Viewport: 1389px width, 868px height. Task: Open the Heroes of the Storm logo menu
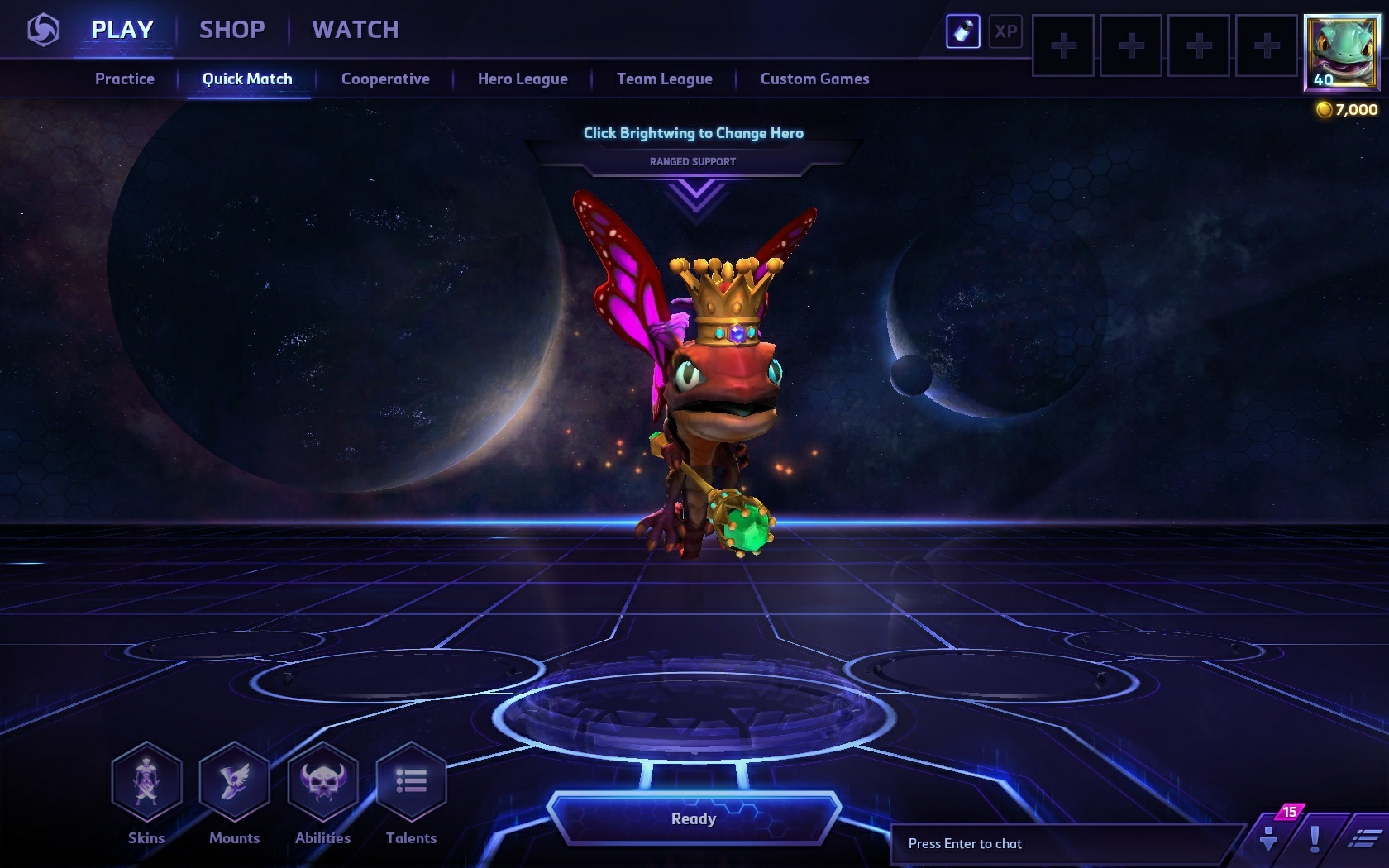click(x=43, y=31)
